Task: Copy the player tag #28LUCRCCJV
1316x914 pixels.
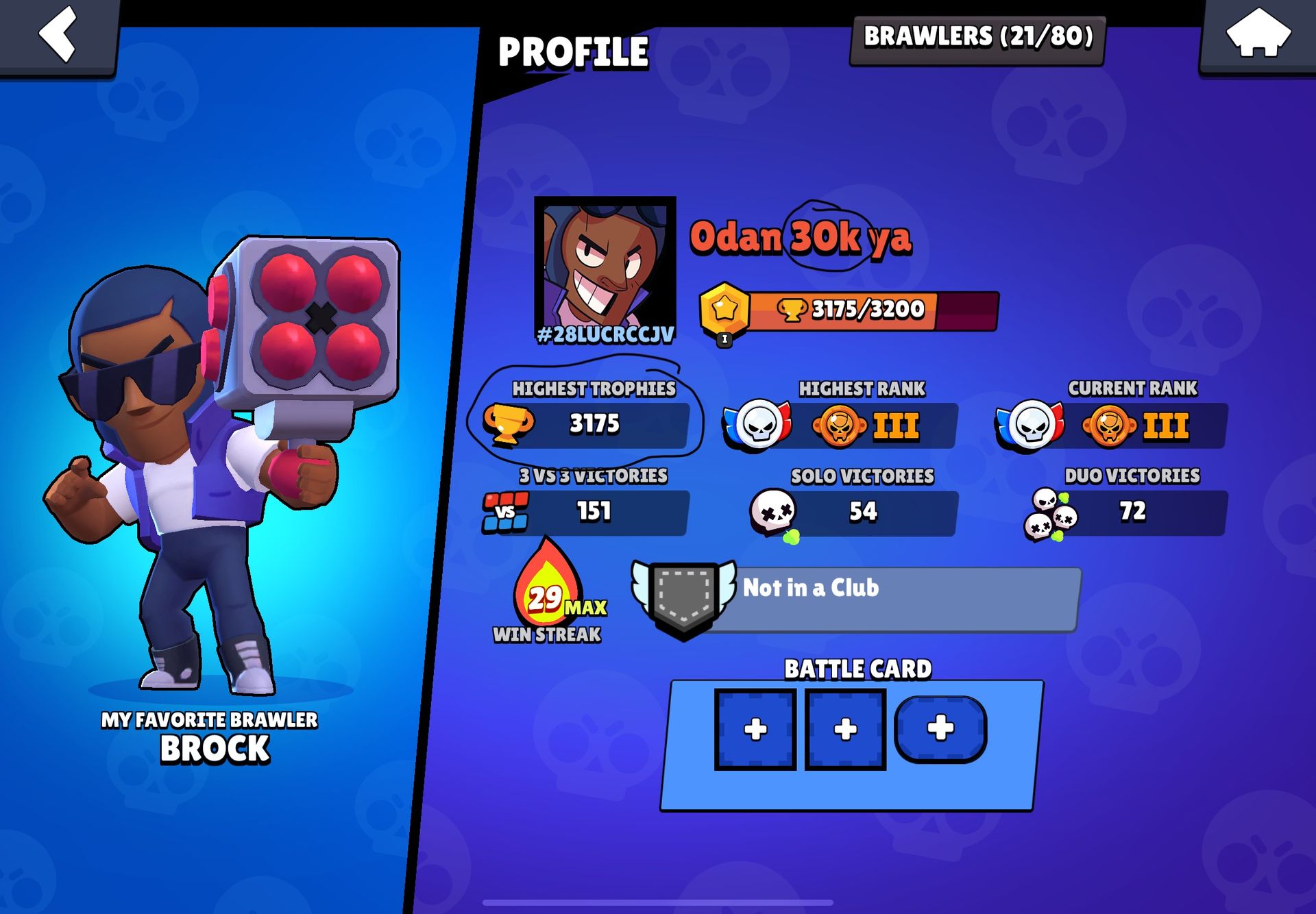Action: (x=605, y=335)
